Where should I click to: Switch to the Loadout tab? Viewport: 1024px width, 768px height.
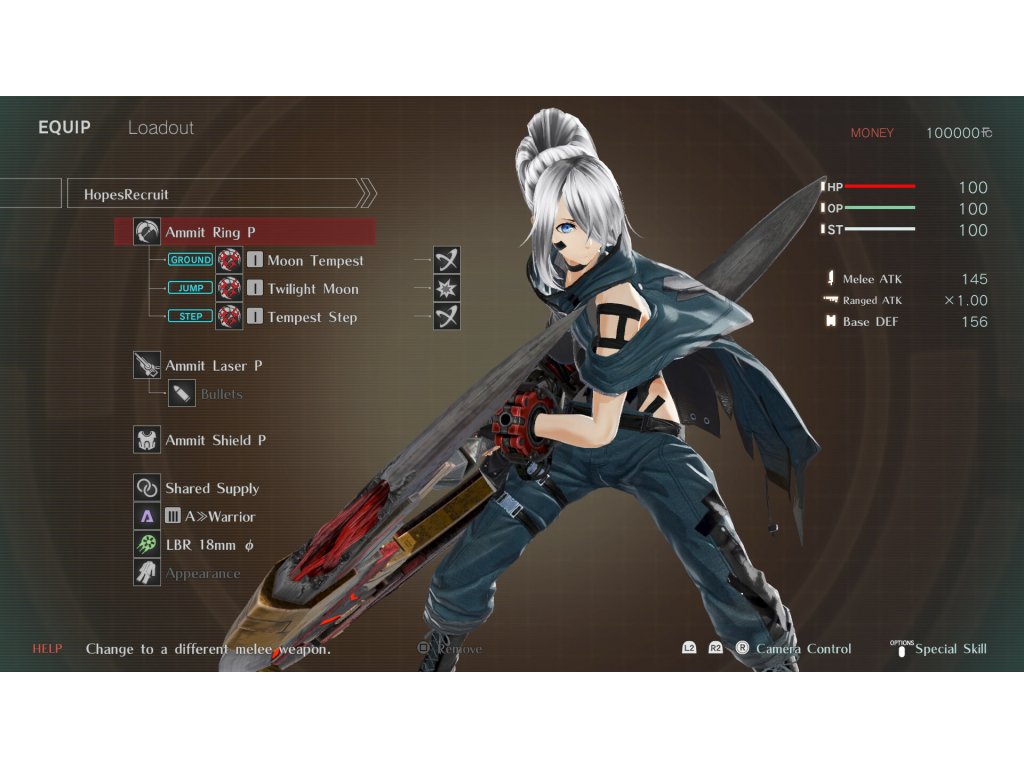coord(161,128)
